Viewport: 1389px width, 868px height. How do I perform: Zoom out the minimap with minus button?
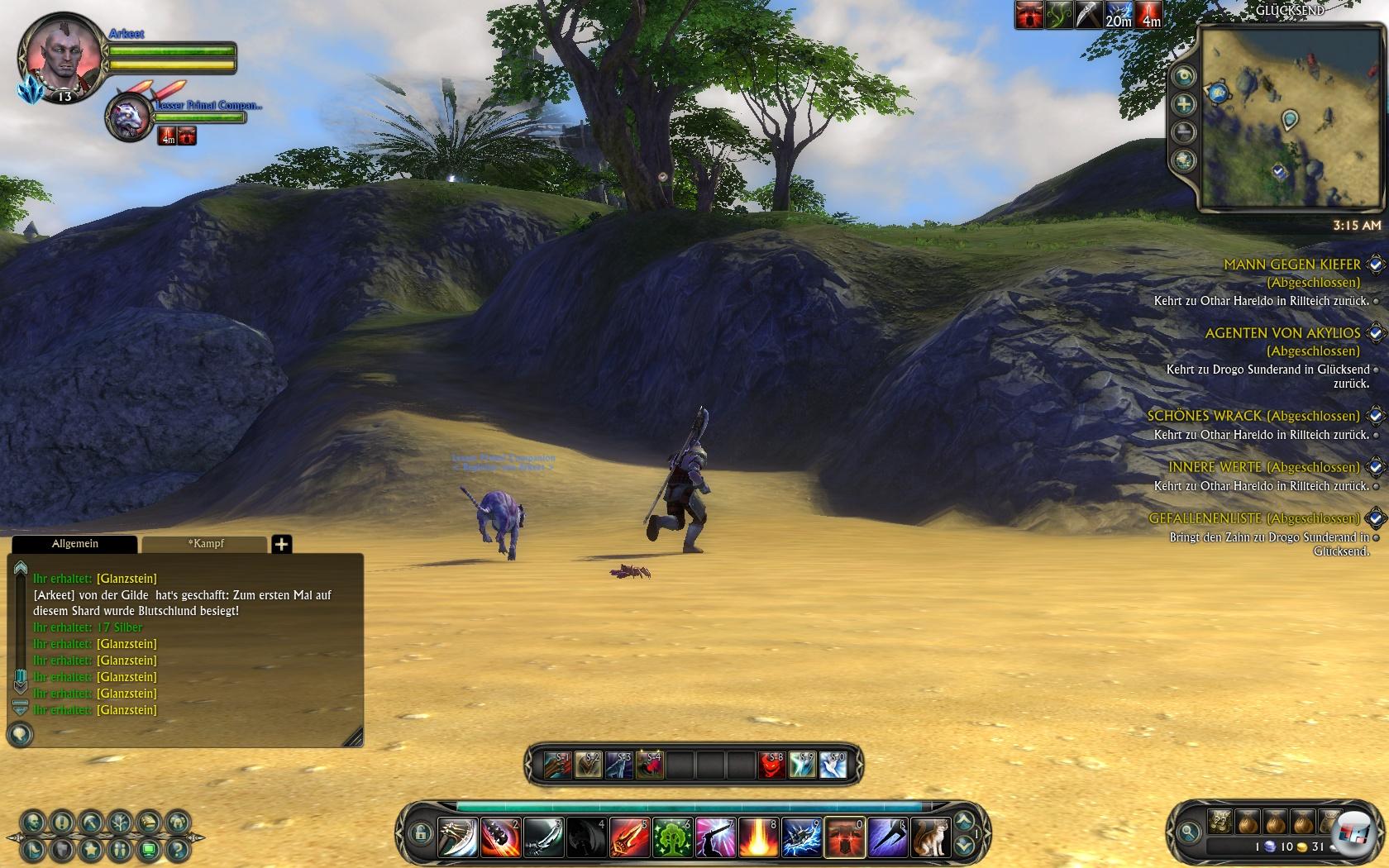tap(1185, 132)
